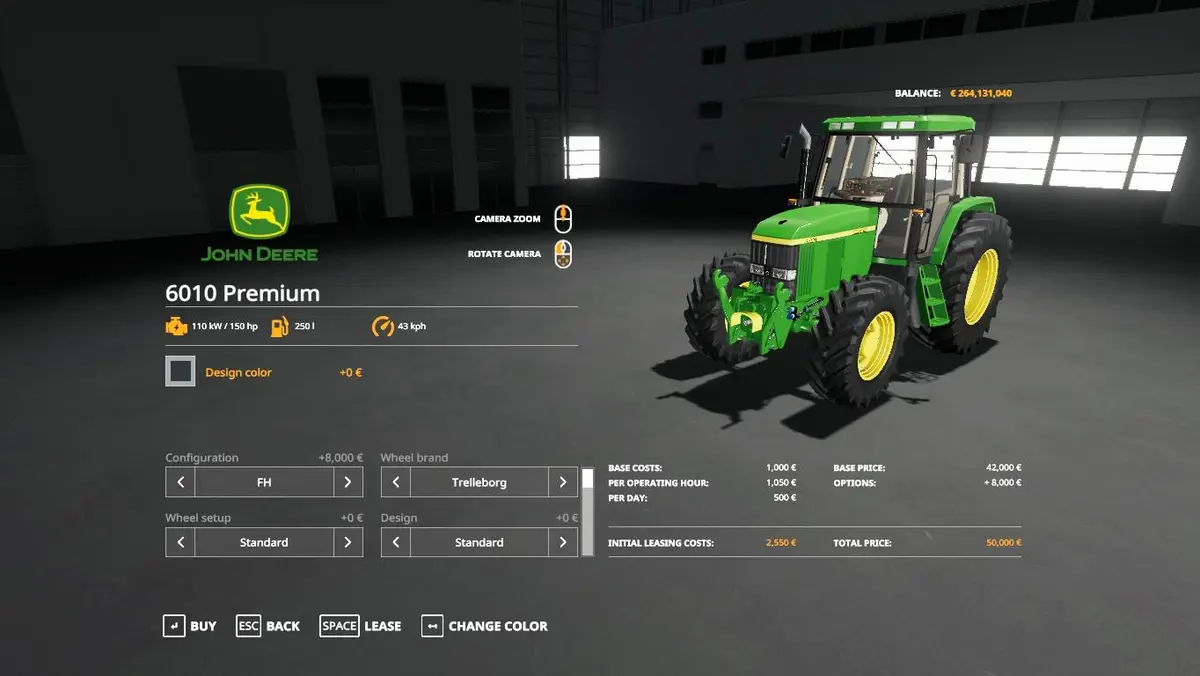1200x676 pixels.
Task: Go back from the shop screen
Action: 268,626
